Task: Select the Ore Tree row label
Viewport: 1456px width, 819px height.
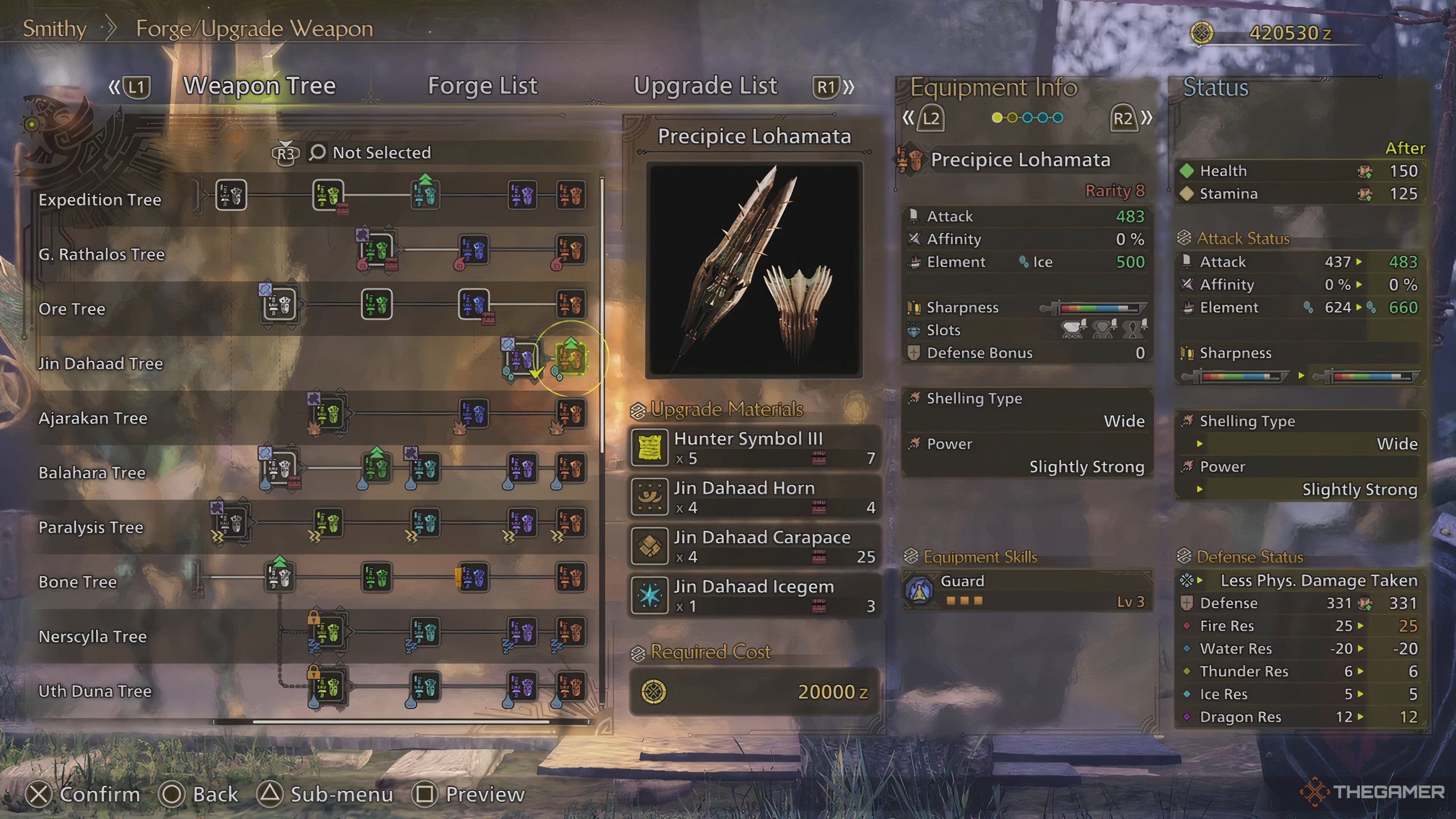Action: coord(72,309)
